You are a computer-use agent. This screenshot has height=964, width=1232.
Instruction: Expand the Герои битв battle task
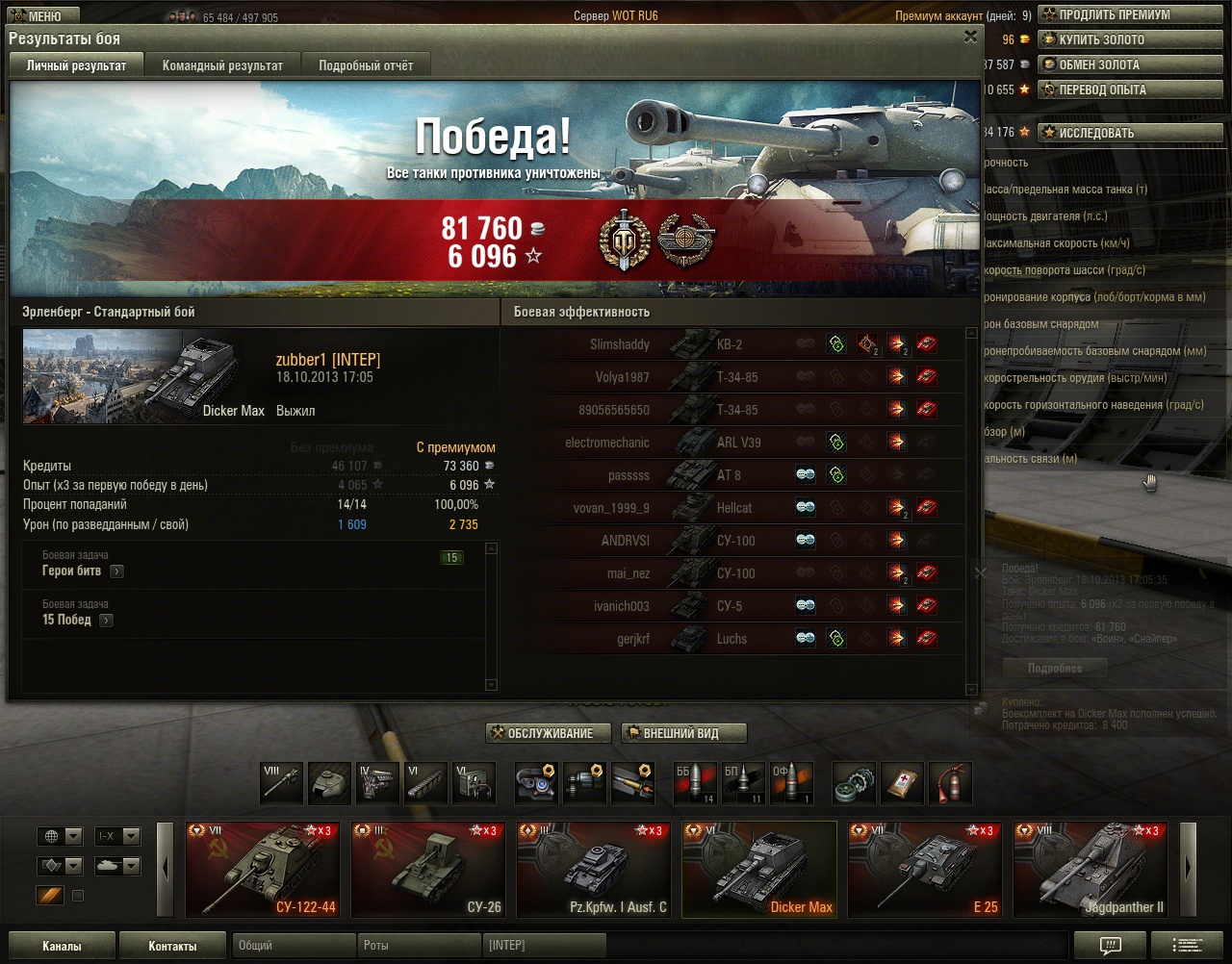(x=116, y=571)
